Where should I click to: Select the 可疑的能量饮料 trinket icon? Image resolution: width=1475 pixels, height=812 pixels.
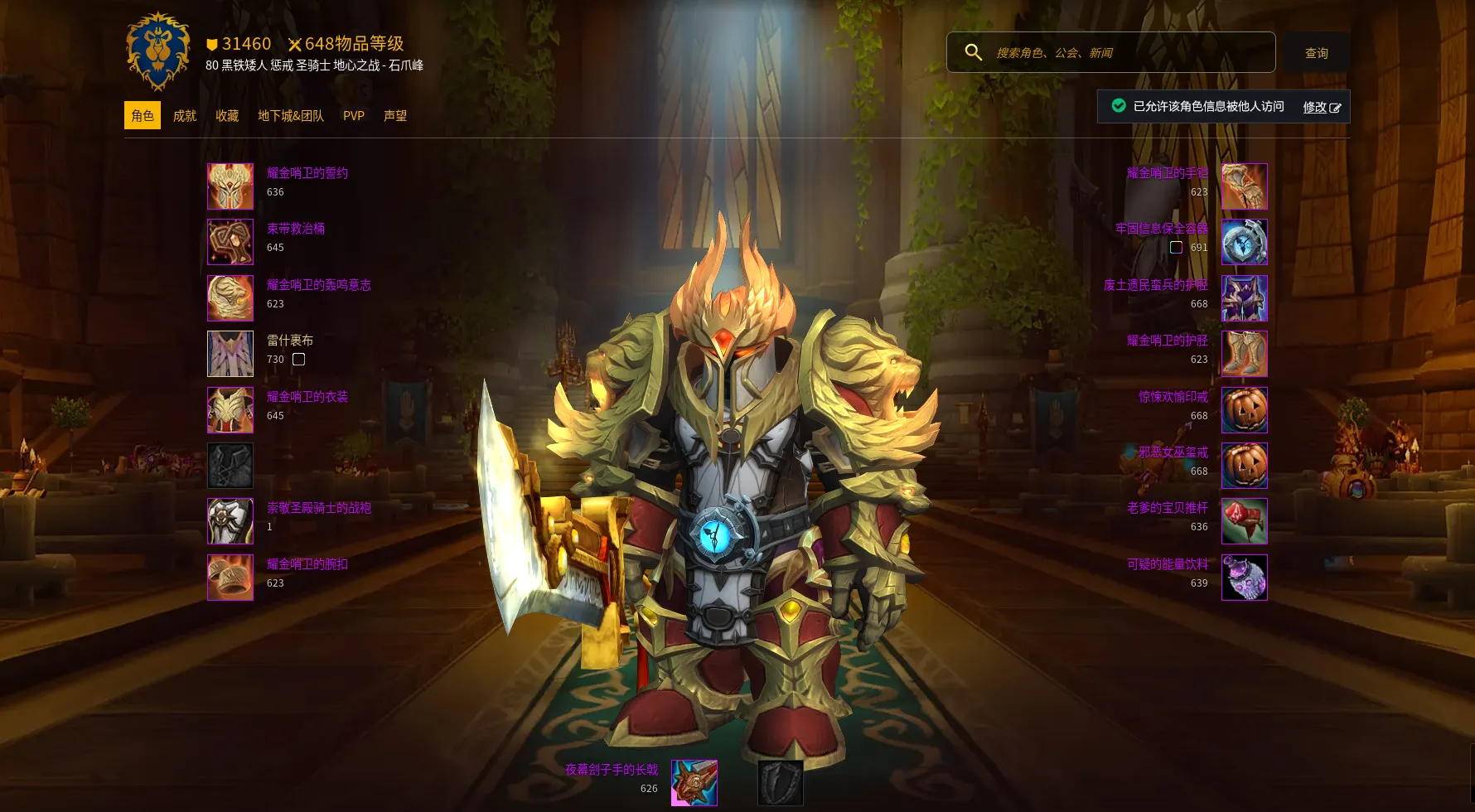pos(1244,578)
